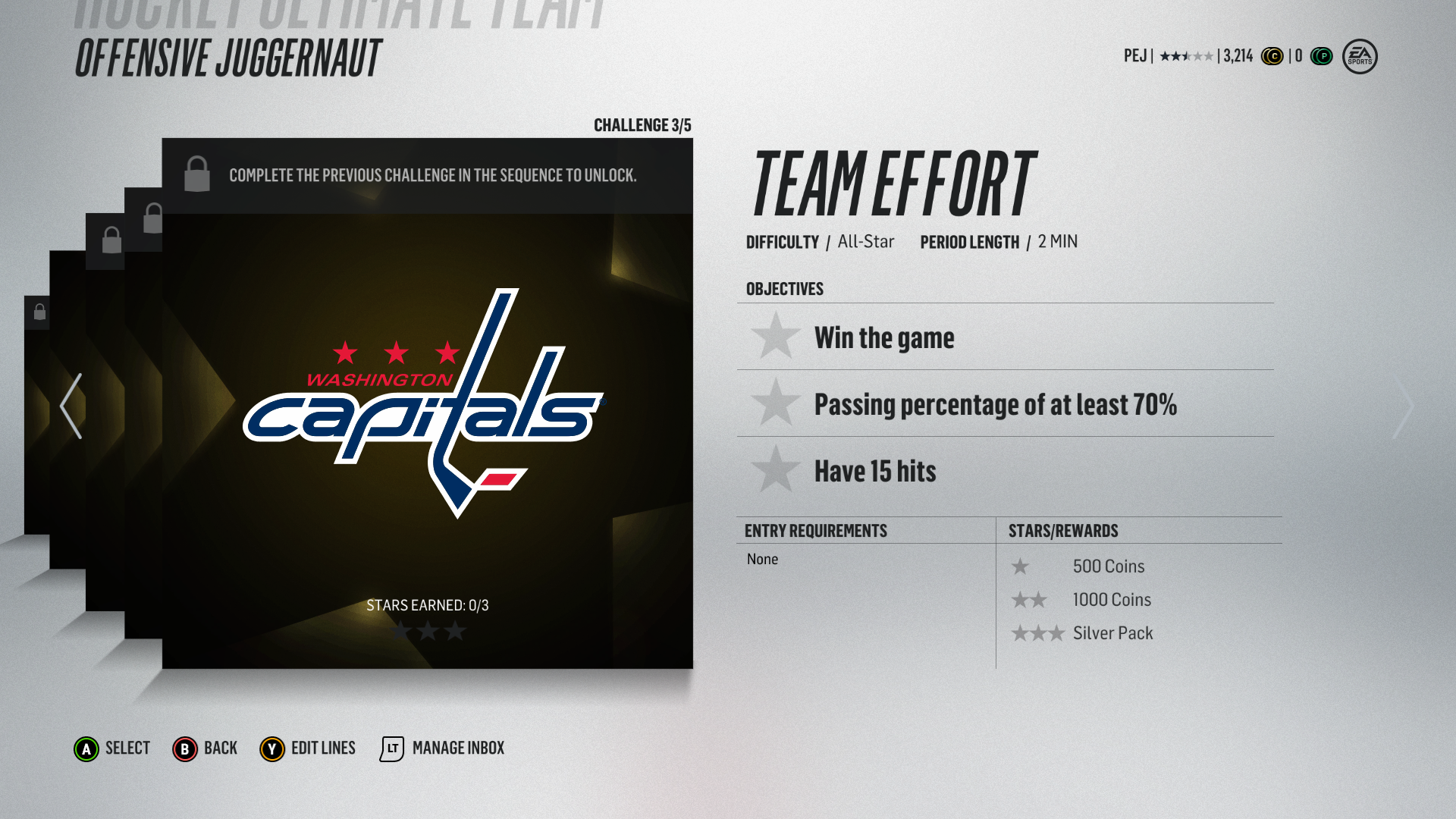
Task: Go to the previous challenge with left arrow
Action: click(x=71, y=406)
